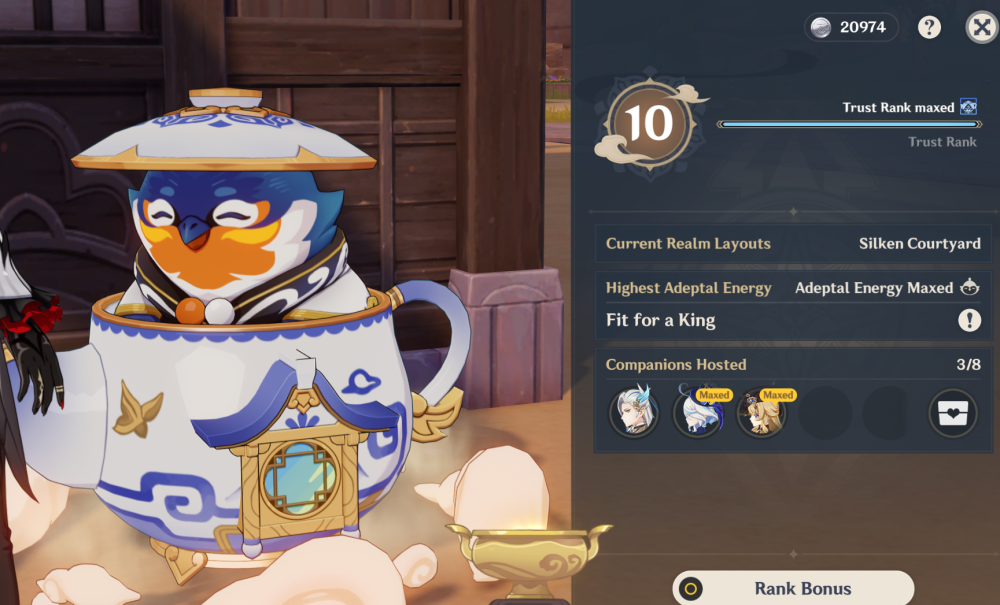Click the Highest Adeptal Energy row
The image size is (1000, 605).
point(793,288)
